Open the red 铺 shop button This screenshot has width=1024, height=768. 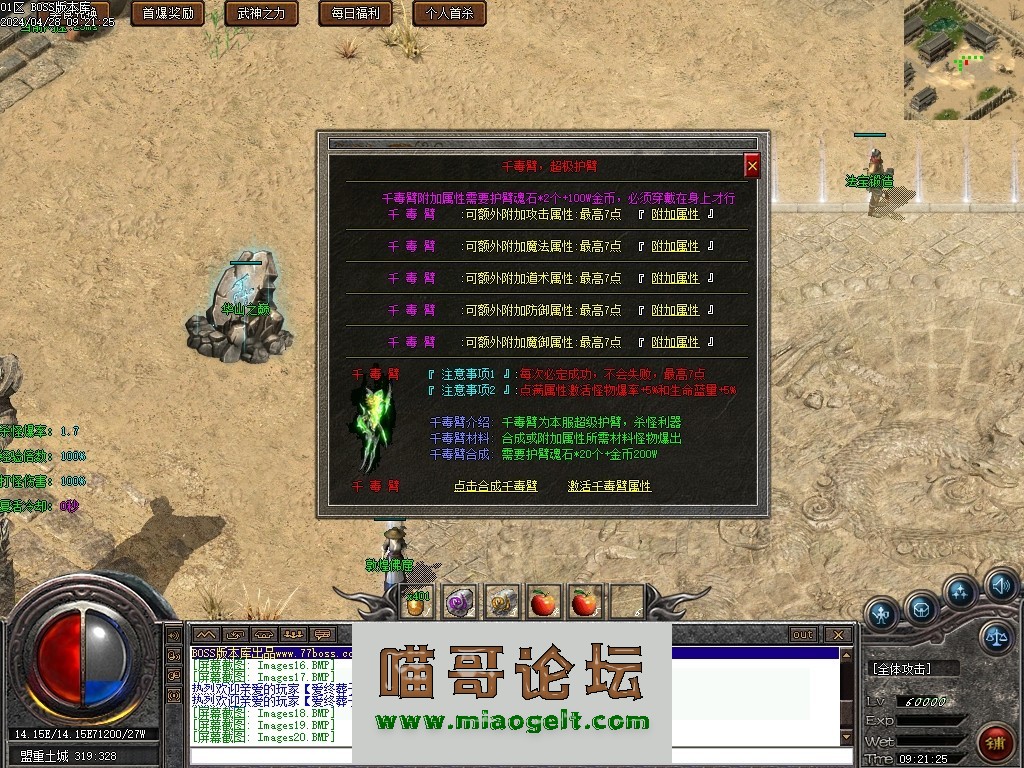tap(995, 743)
